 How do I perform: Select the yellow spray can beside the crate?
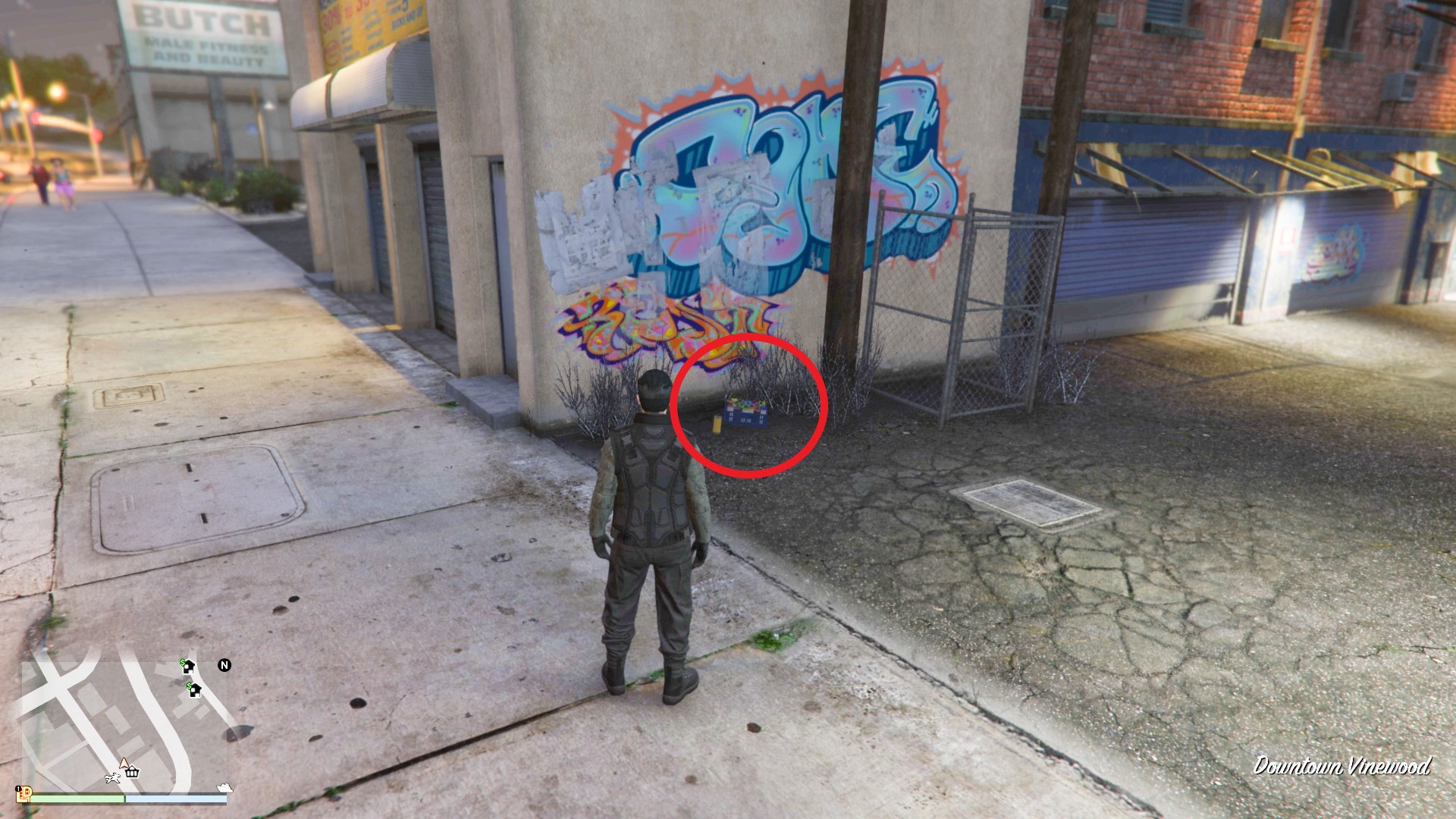(x=717, y=424)
